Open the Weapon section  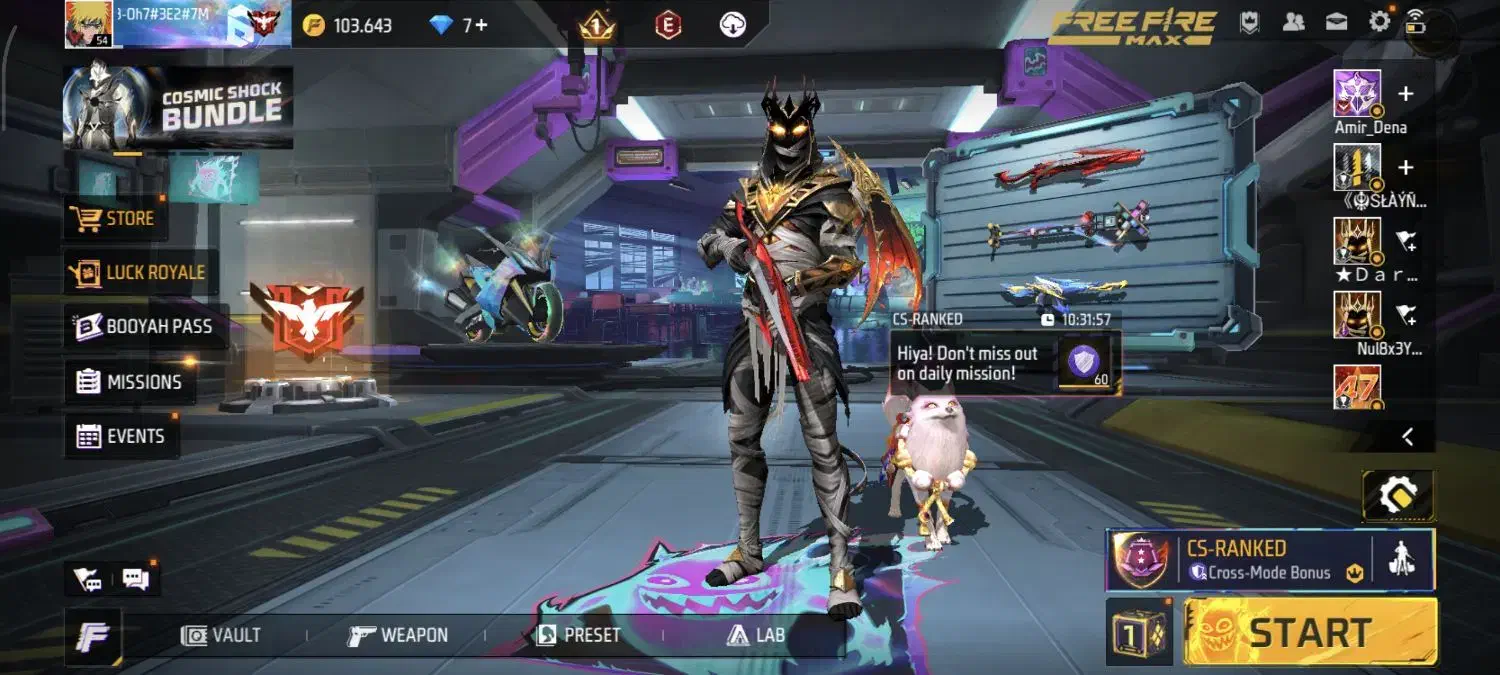(x=398, y=635)
